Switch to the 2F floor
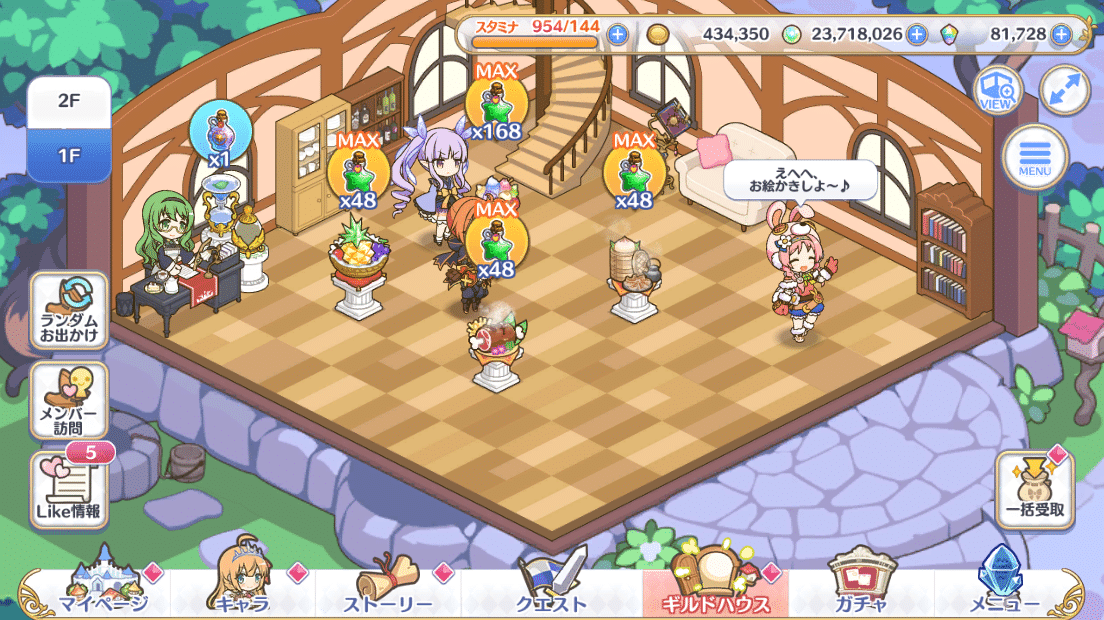This screenshot has width=1104, height=620. point(68,102)
